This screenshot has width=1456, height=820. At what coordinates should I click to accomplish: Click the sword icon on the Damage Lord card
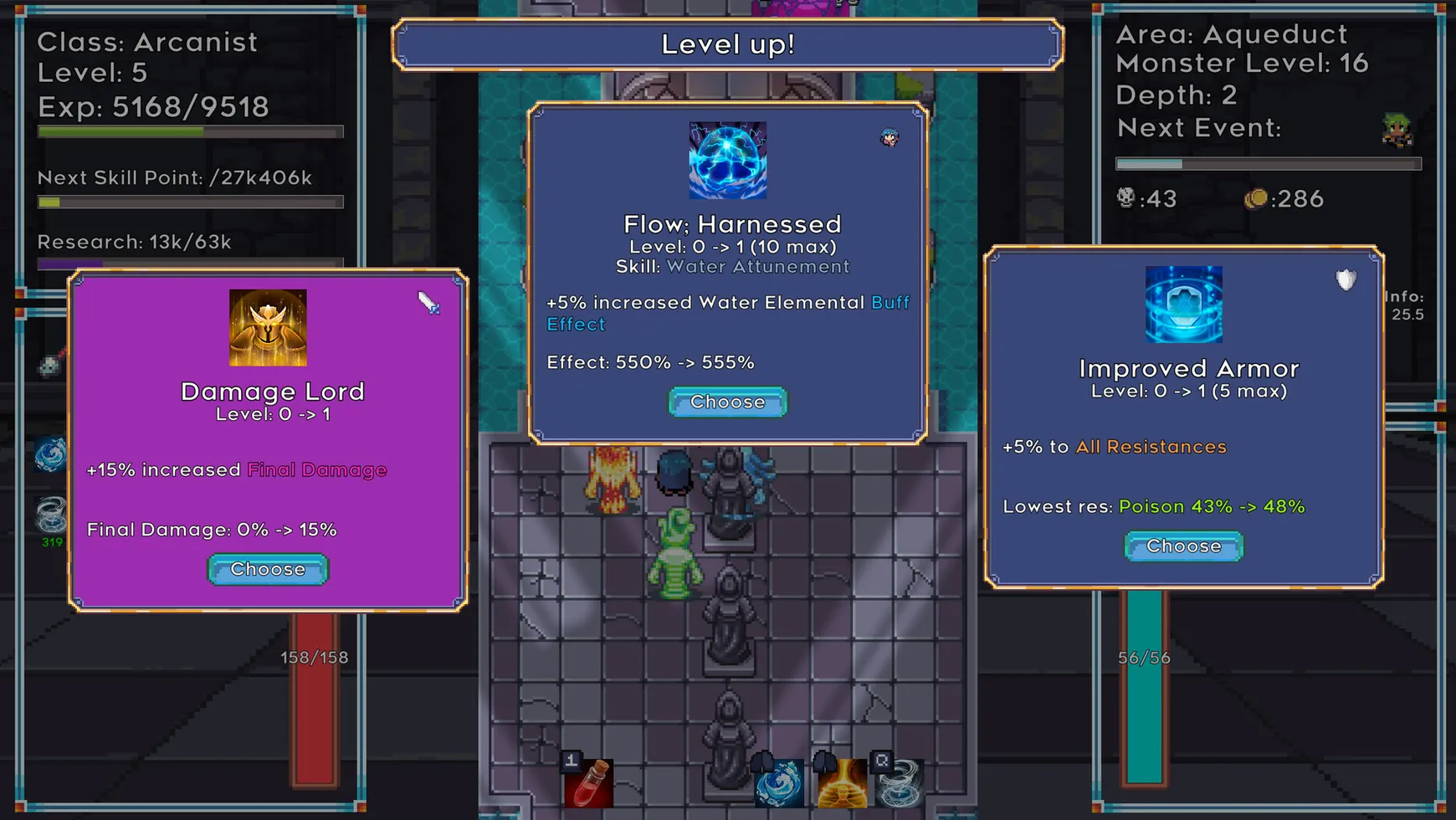tap(429, 306)
